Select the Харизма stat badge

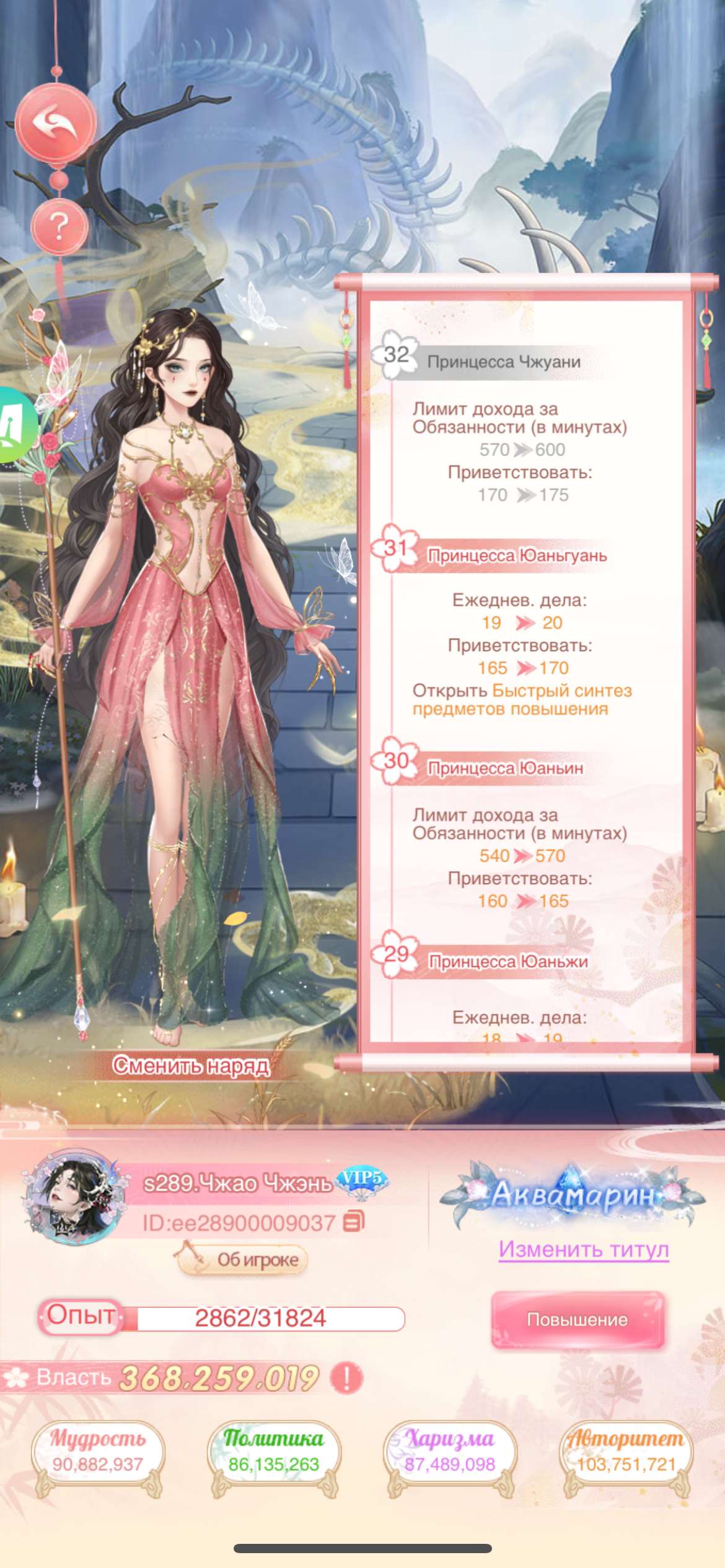click(x=449, y=1453)
